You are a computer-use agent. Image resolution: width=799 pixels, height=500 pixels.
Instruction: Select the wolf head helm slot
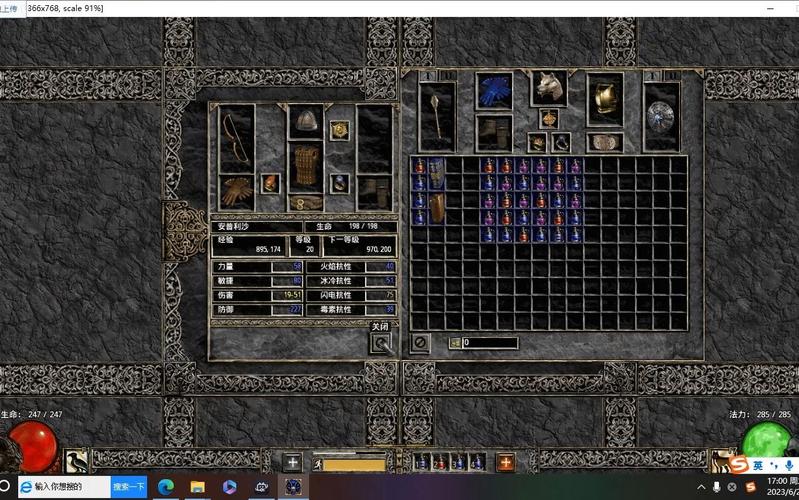click(548, 88)
